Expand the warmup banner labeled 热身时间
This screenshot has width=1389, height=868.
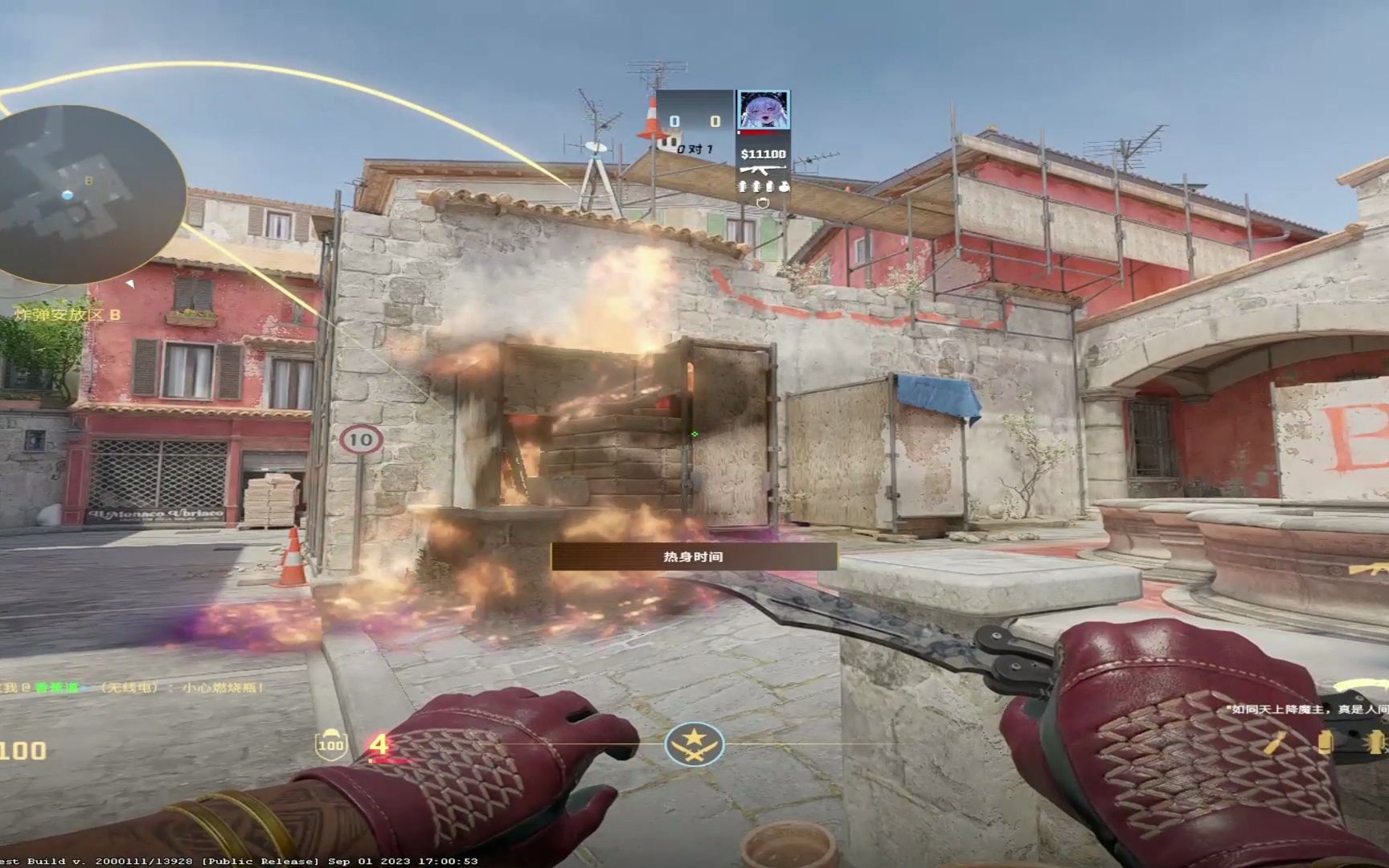[693, 557]
